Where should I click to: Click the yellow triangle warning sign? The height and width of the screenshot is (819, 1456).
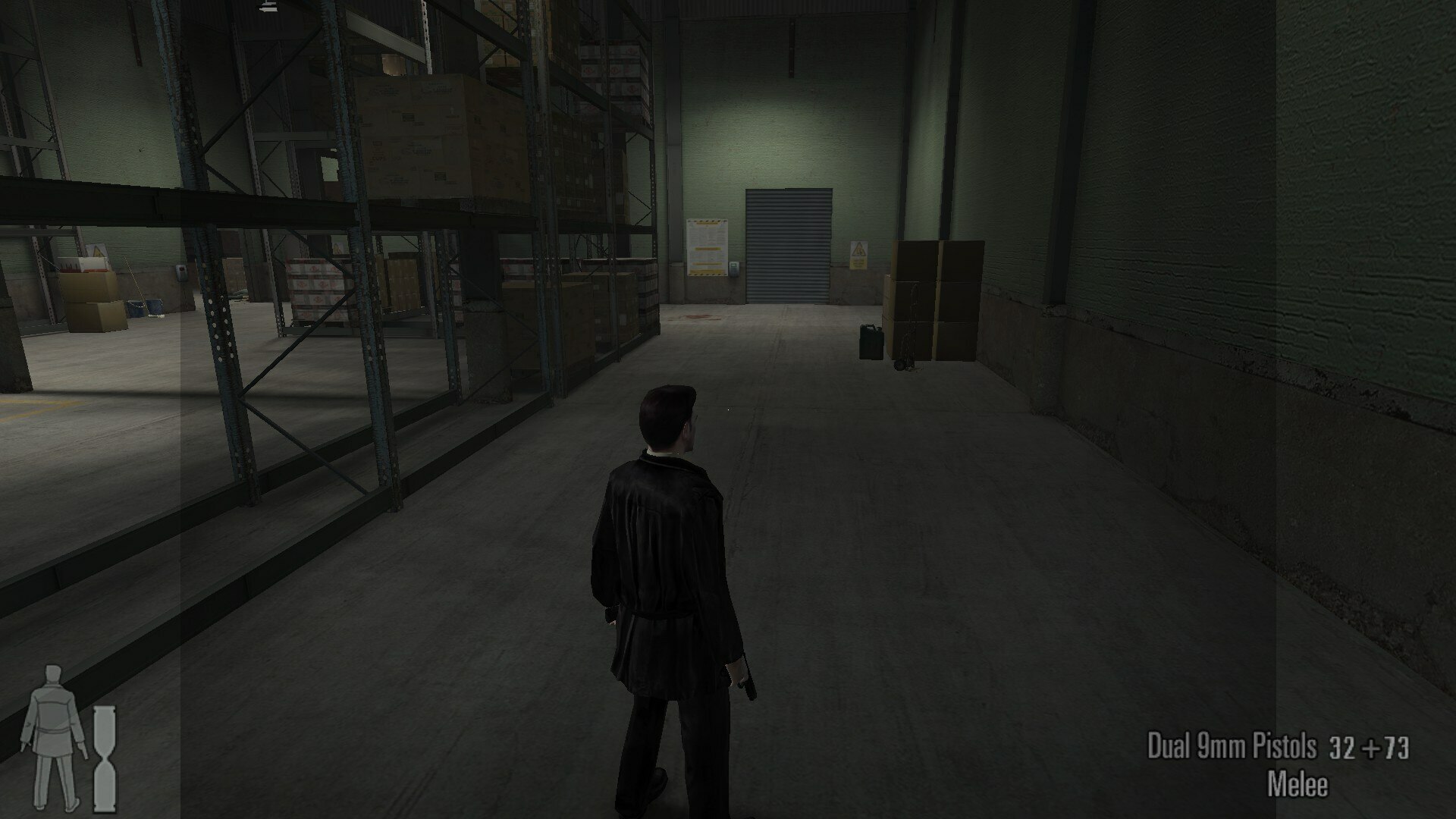click(x=858, y=250)
